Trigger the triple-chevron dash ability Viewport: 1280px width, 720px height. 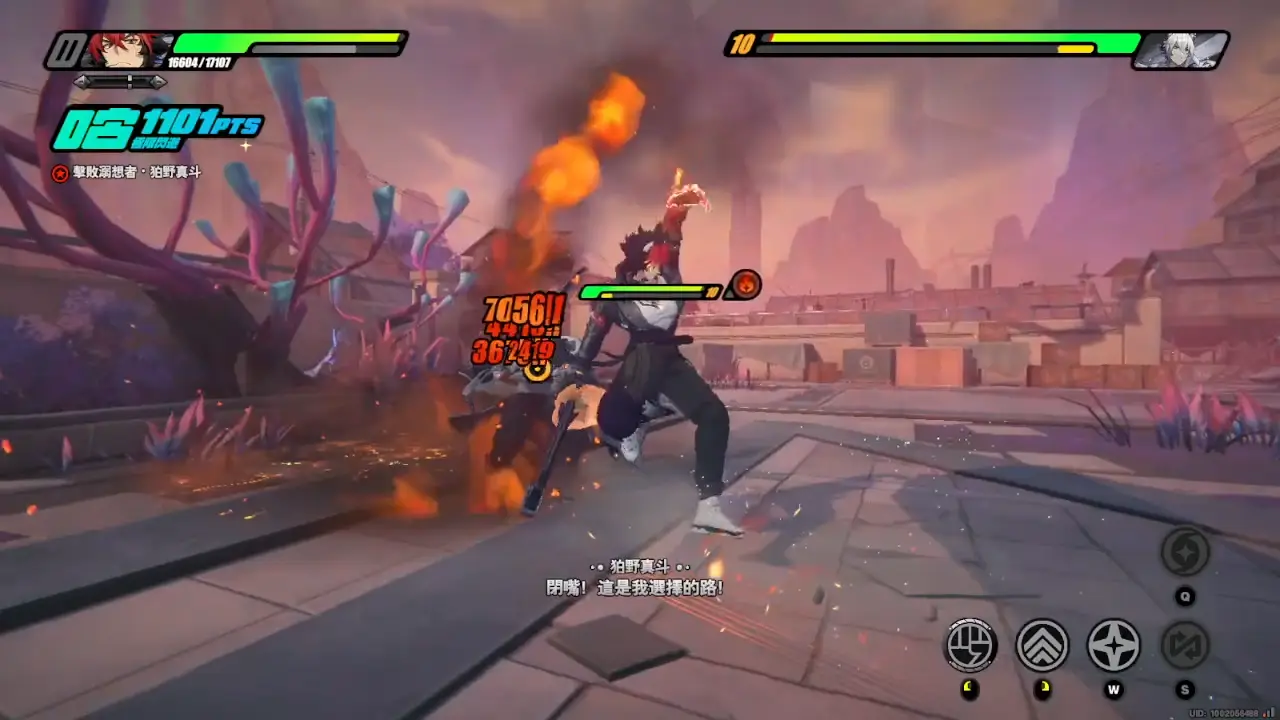point(1042,645)
